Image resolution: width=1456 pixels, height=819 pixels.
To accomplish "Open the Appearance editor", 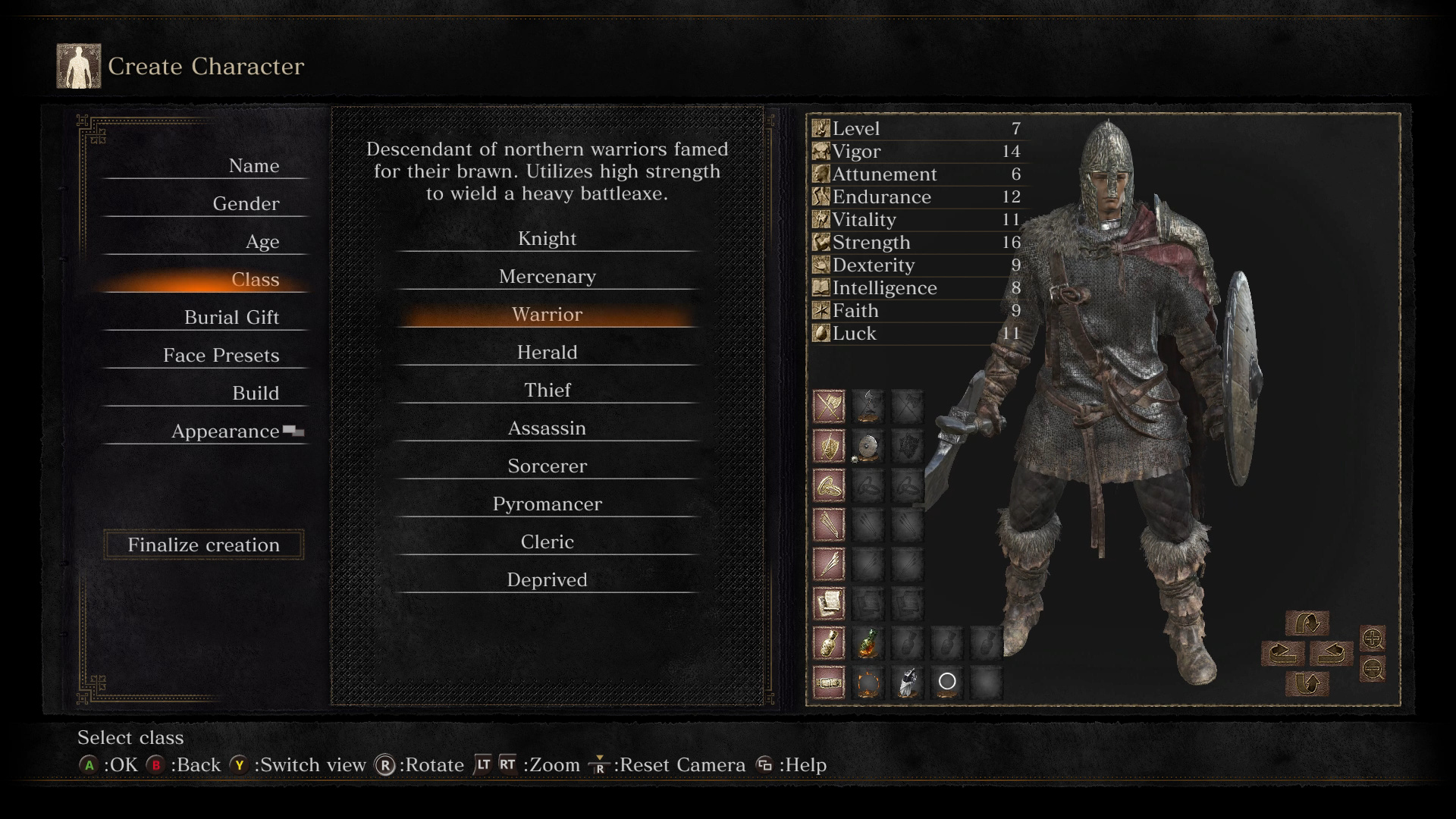I will tap(225, 431).
